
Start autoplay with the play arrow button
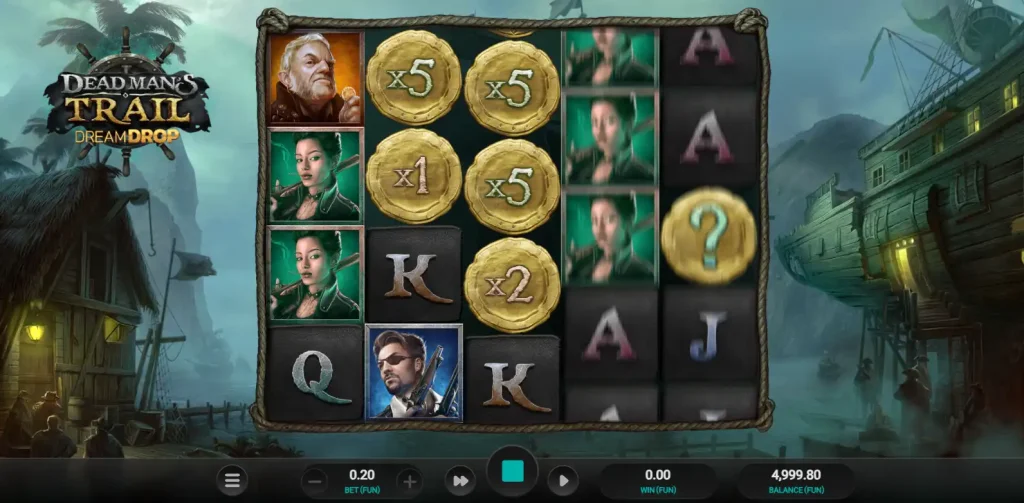tap(563, 481)
